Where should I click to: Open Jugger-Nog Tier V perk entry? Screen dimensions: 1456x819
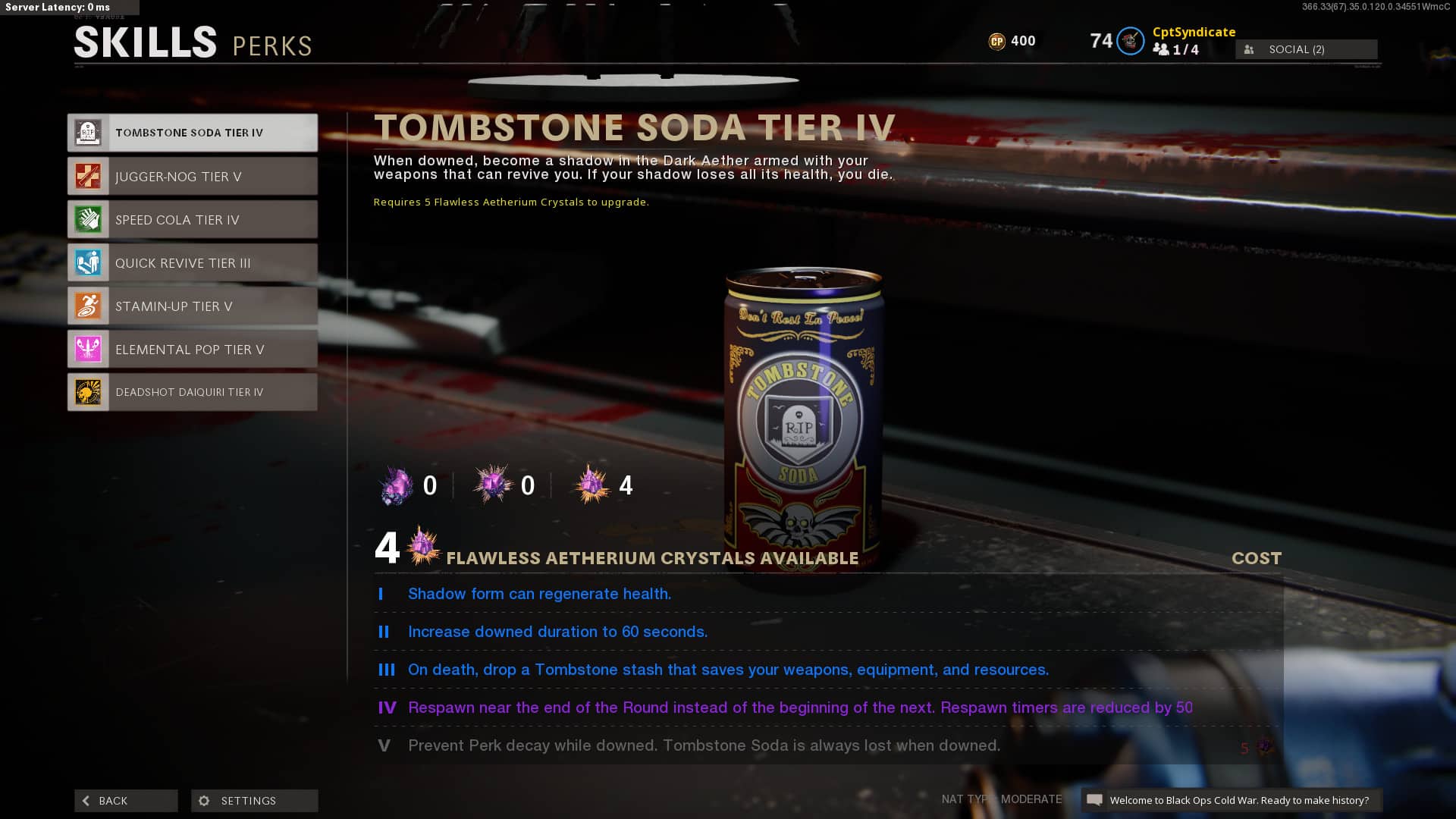click(x=193, y=177)
